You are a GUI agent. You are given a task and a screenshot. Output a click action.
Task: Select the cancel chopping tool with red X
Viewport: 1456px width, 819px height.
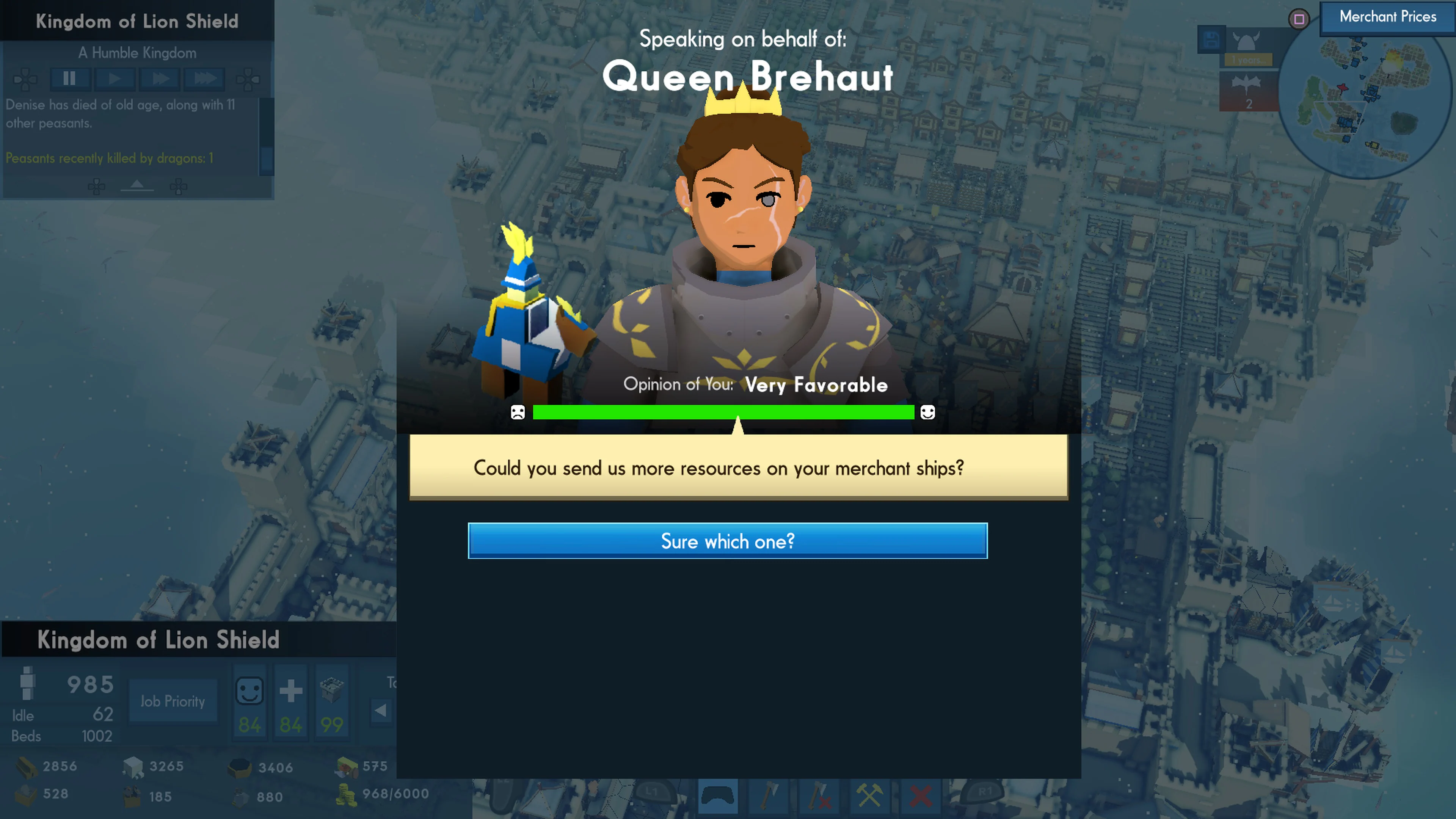pyautogui.click(x=819, y=796)
